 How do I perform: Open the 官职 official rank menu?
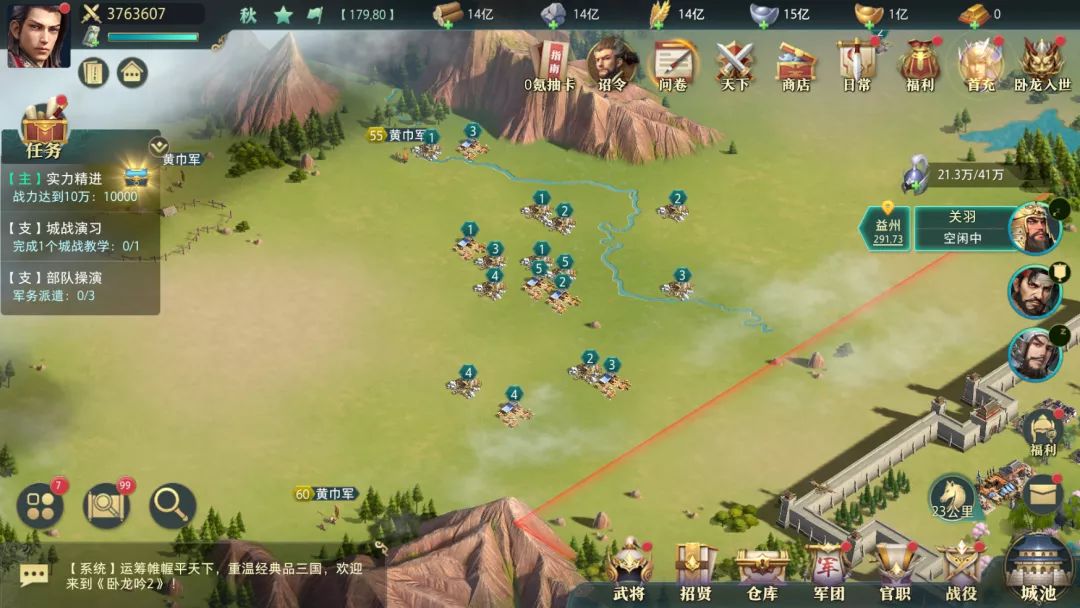(x=895, y=571)
